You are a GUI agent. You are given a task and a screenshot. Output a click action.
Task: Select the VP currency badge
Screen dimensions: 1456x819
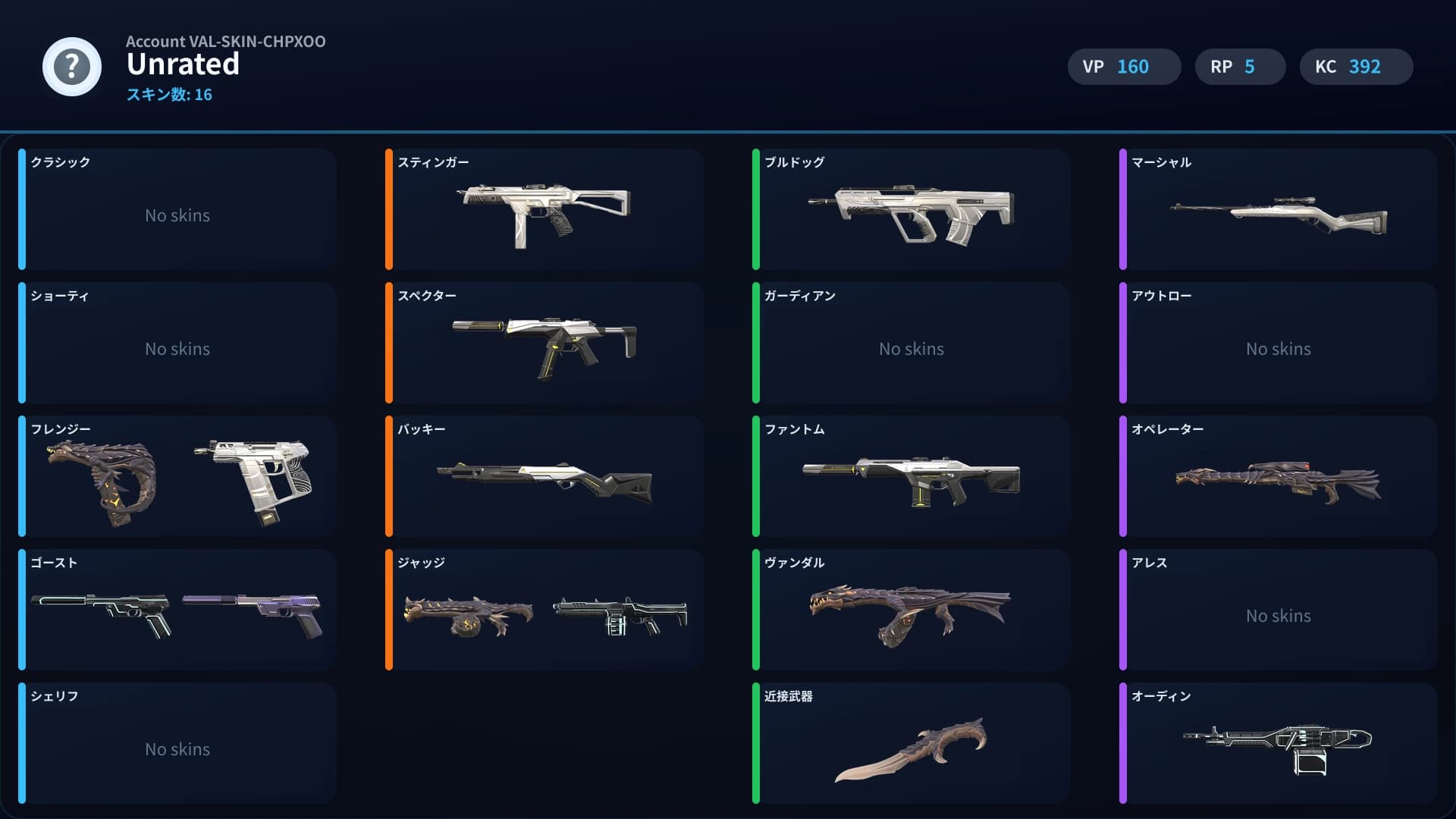[x=1124, y=67]
